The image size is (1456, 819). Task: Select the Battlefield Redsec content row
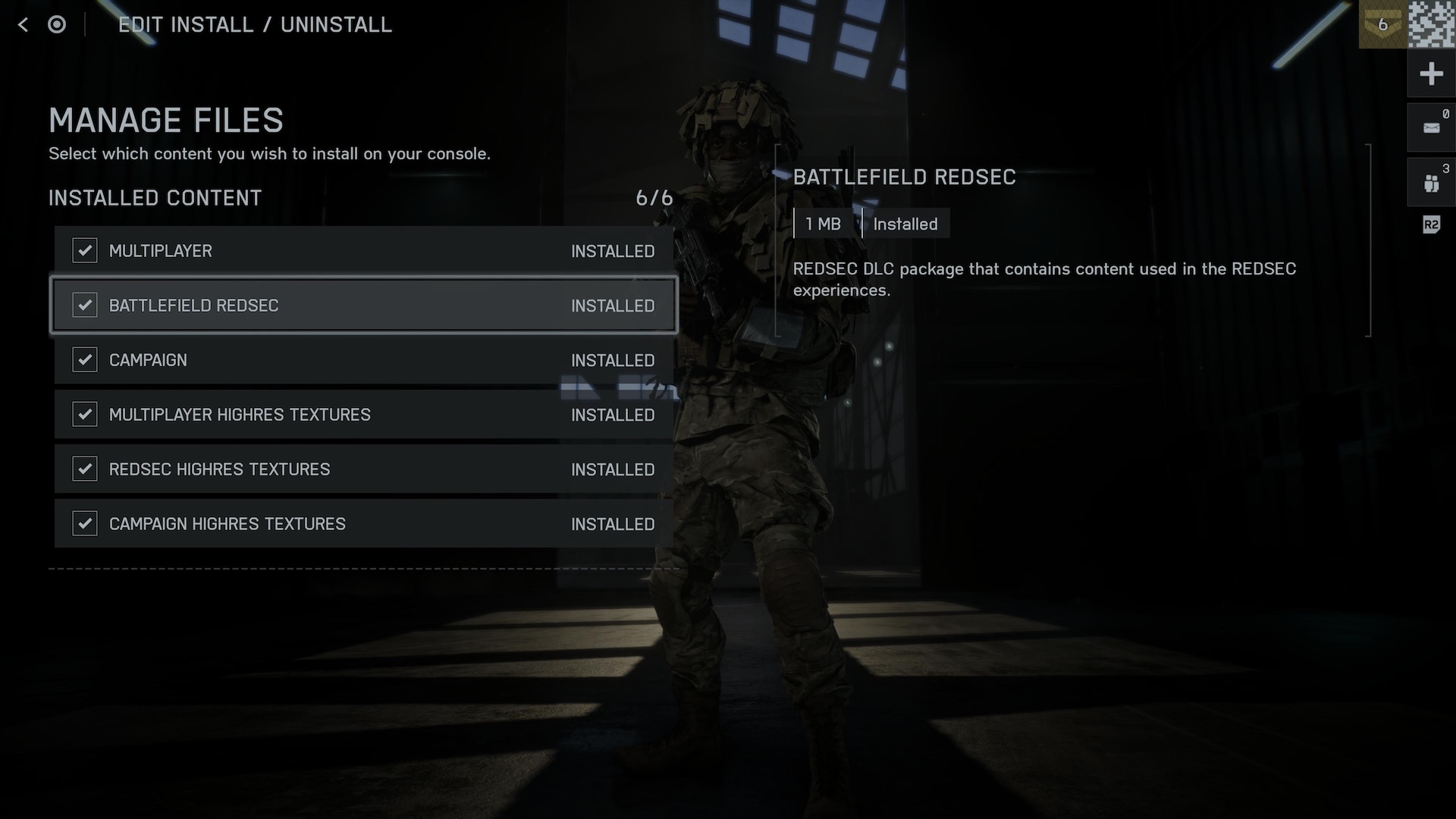click(x=362, y=306)
